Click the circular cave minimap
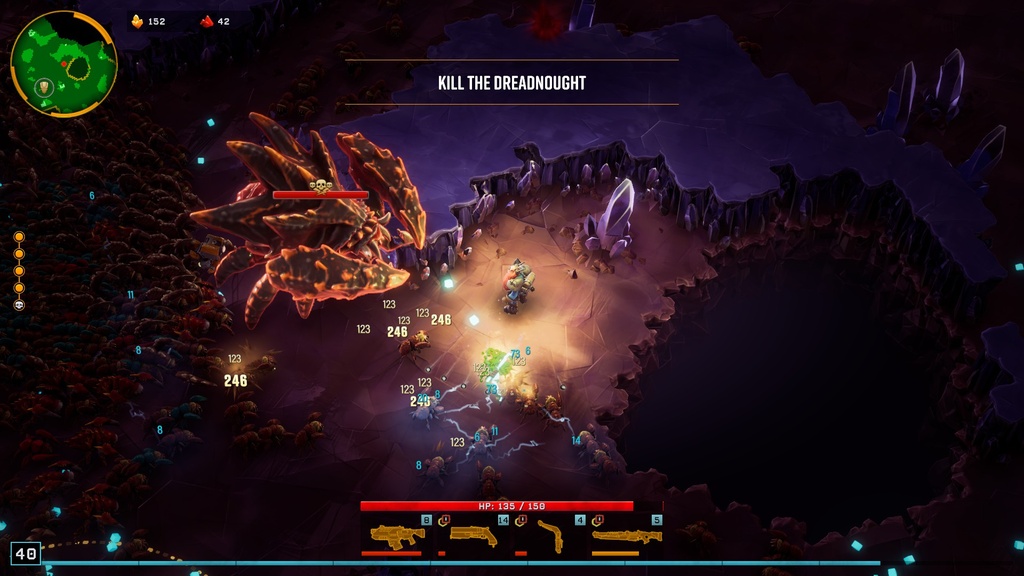Screen dimensions: 1024x576 63,63
